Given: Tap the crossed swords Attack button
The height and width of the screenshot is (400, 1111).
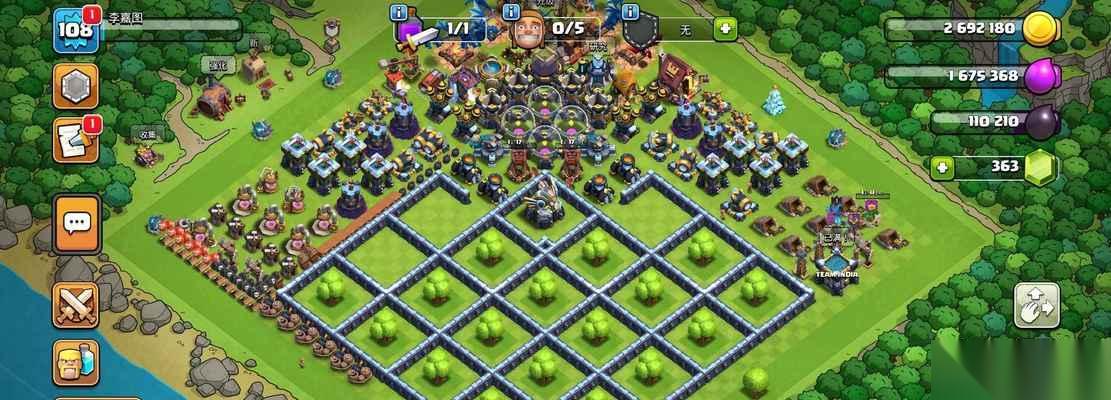Looking at the screenshot, I should tap(75, 305).
